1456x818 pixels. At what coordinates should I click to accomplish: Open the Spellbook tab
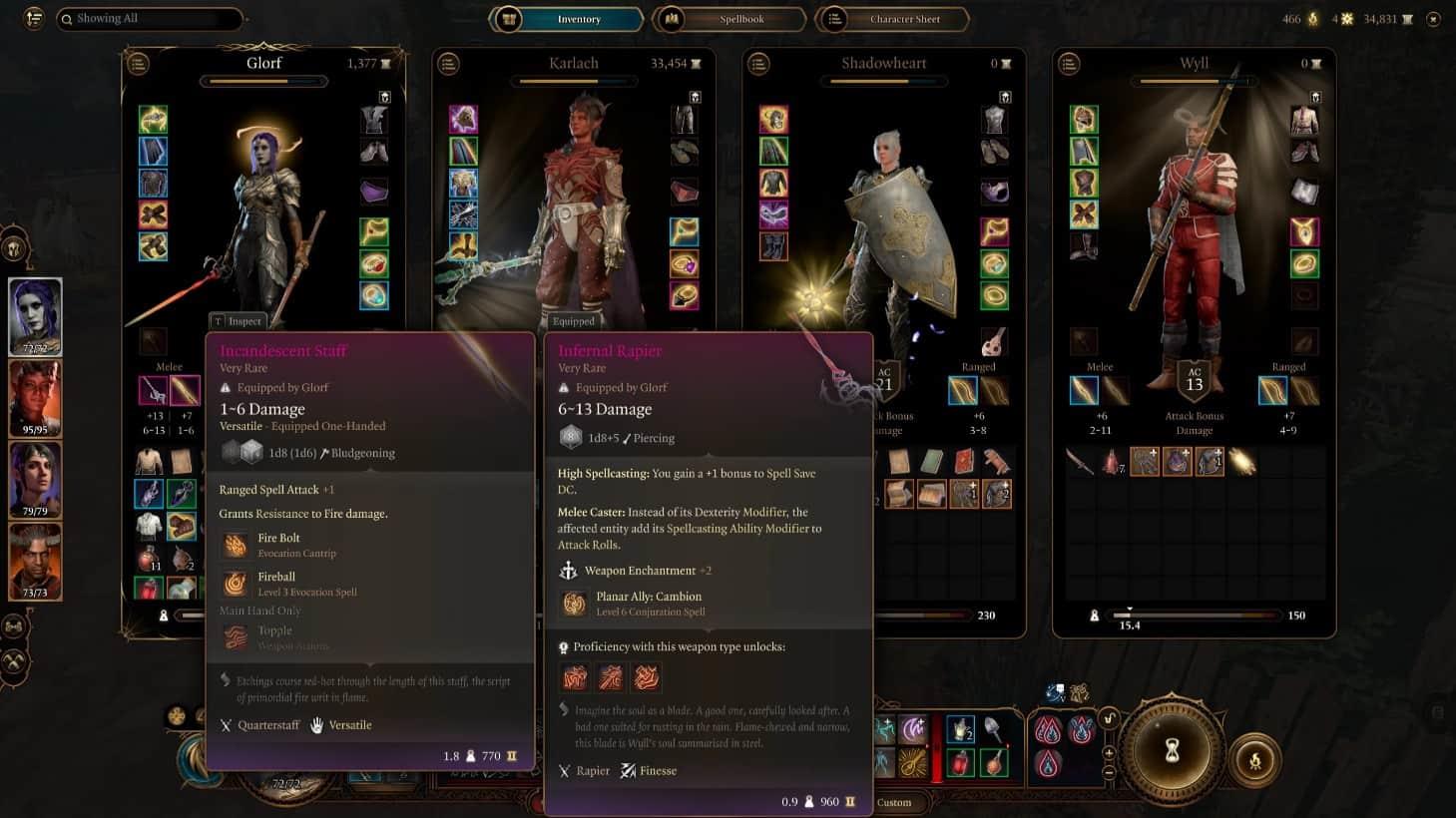[x=729, y=19]
